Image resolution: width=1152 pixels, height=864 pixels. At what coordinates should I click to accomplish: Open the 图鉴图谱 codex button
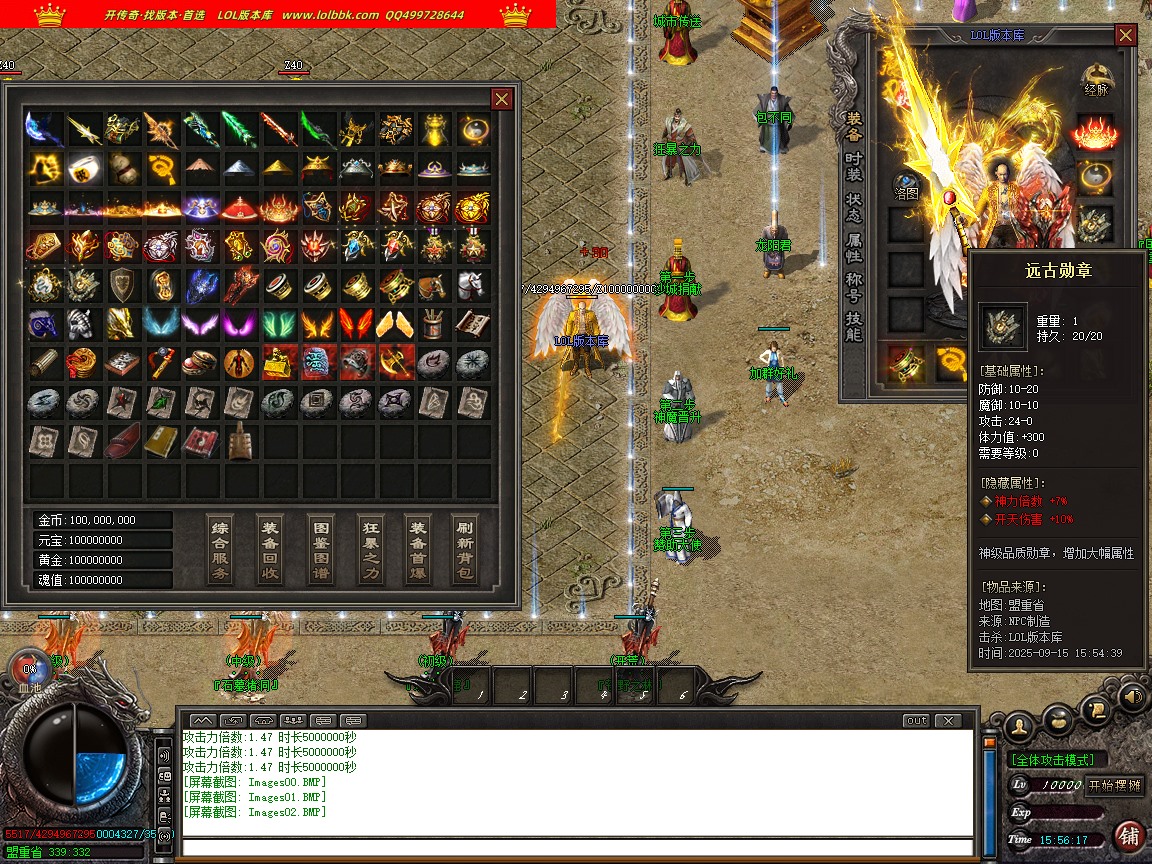click(x=320, y=549)
